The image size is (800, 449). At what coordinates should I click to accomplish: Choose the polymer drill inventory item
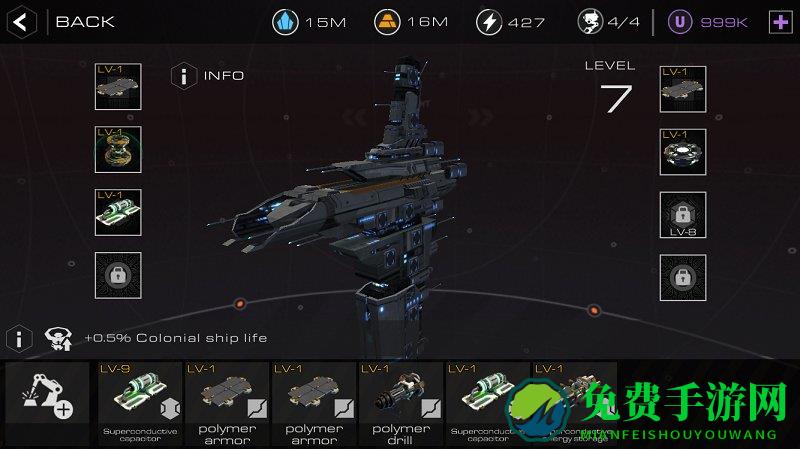pyautogui.click(x=400, y=400)
